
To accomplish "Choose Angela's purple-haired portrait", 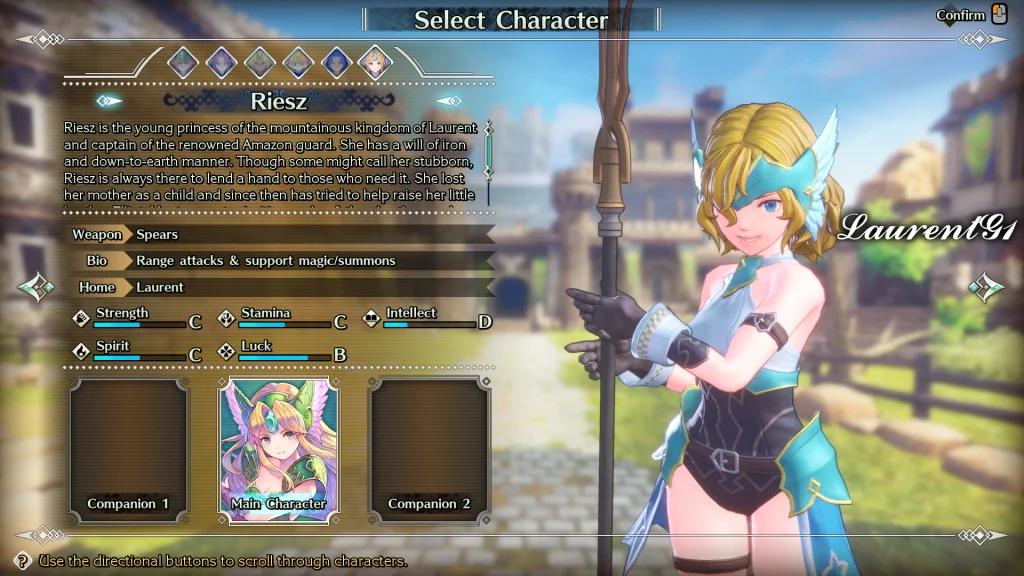I will (x=221, y=63).
